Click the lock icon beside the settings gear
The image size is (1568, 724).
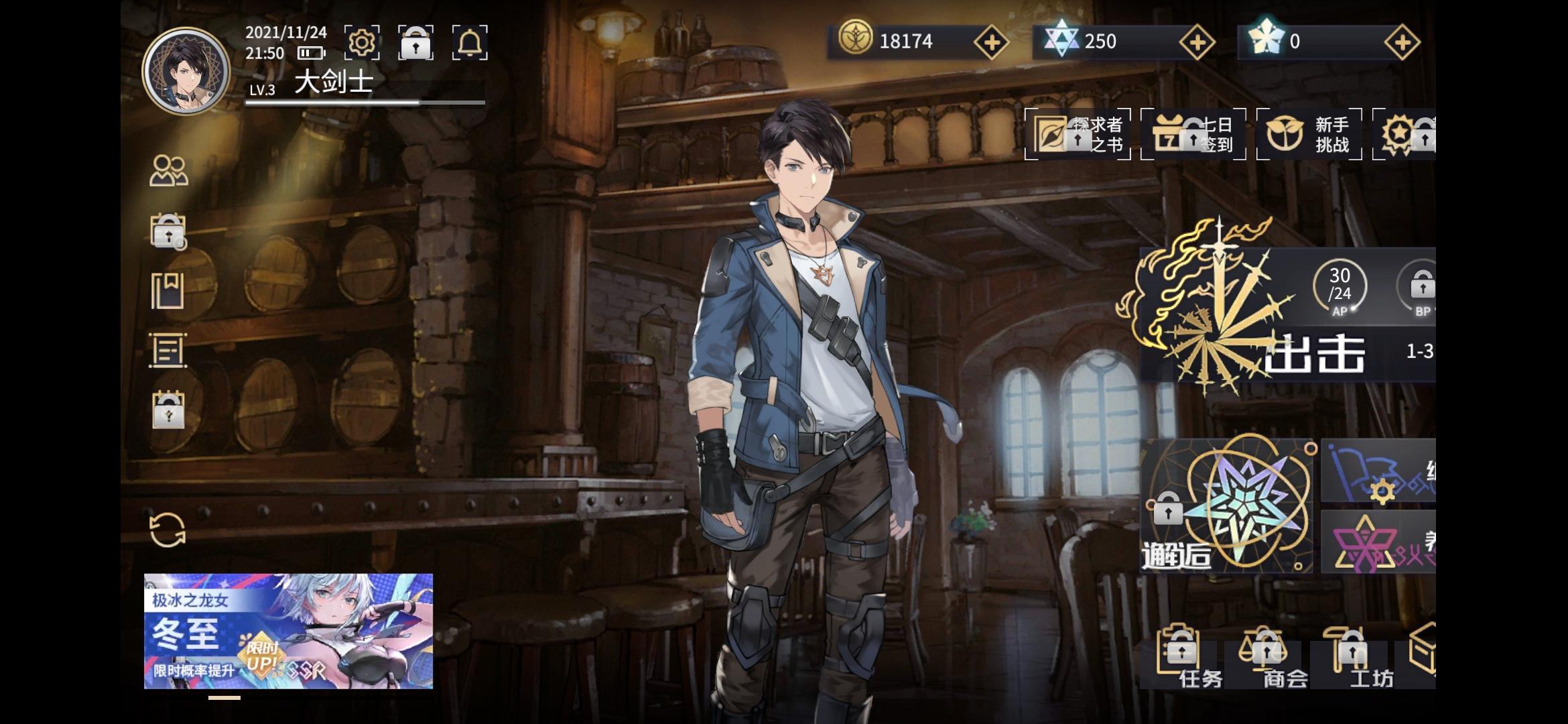point(416,42)
